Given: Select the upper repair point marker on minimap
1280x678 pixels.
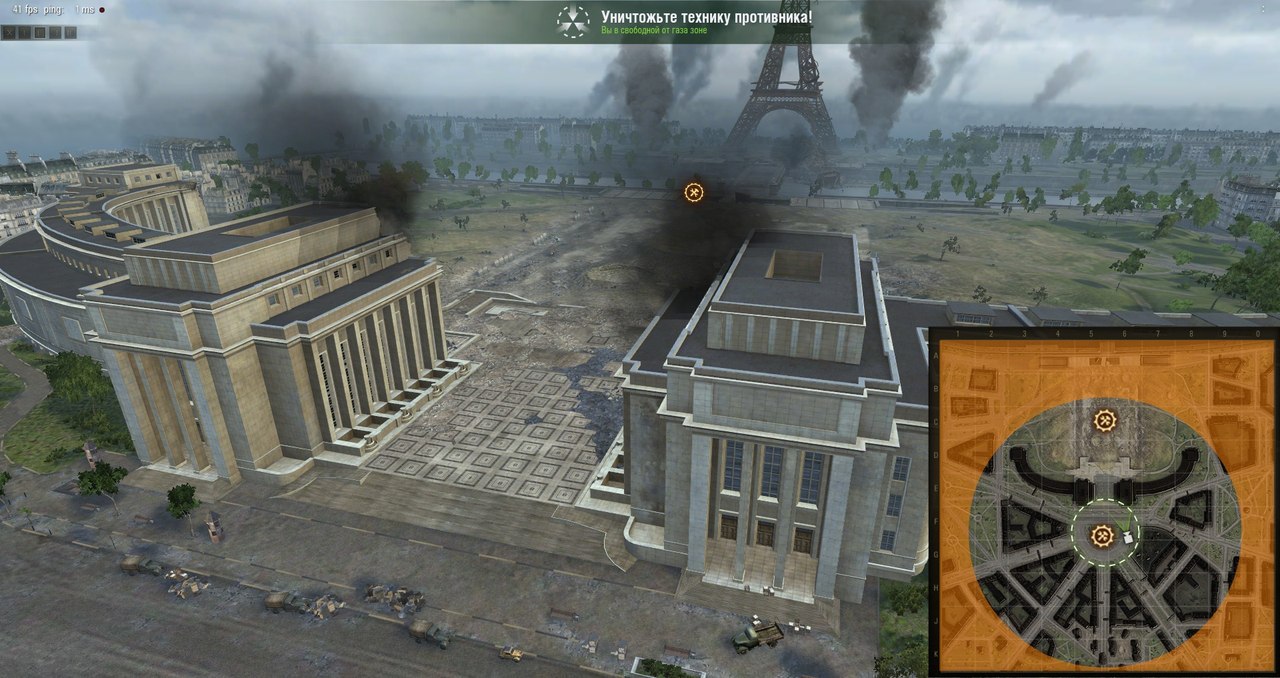Looking at the screenshot, I should point(1104,421).
